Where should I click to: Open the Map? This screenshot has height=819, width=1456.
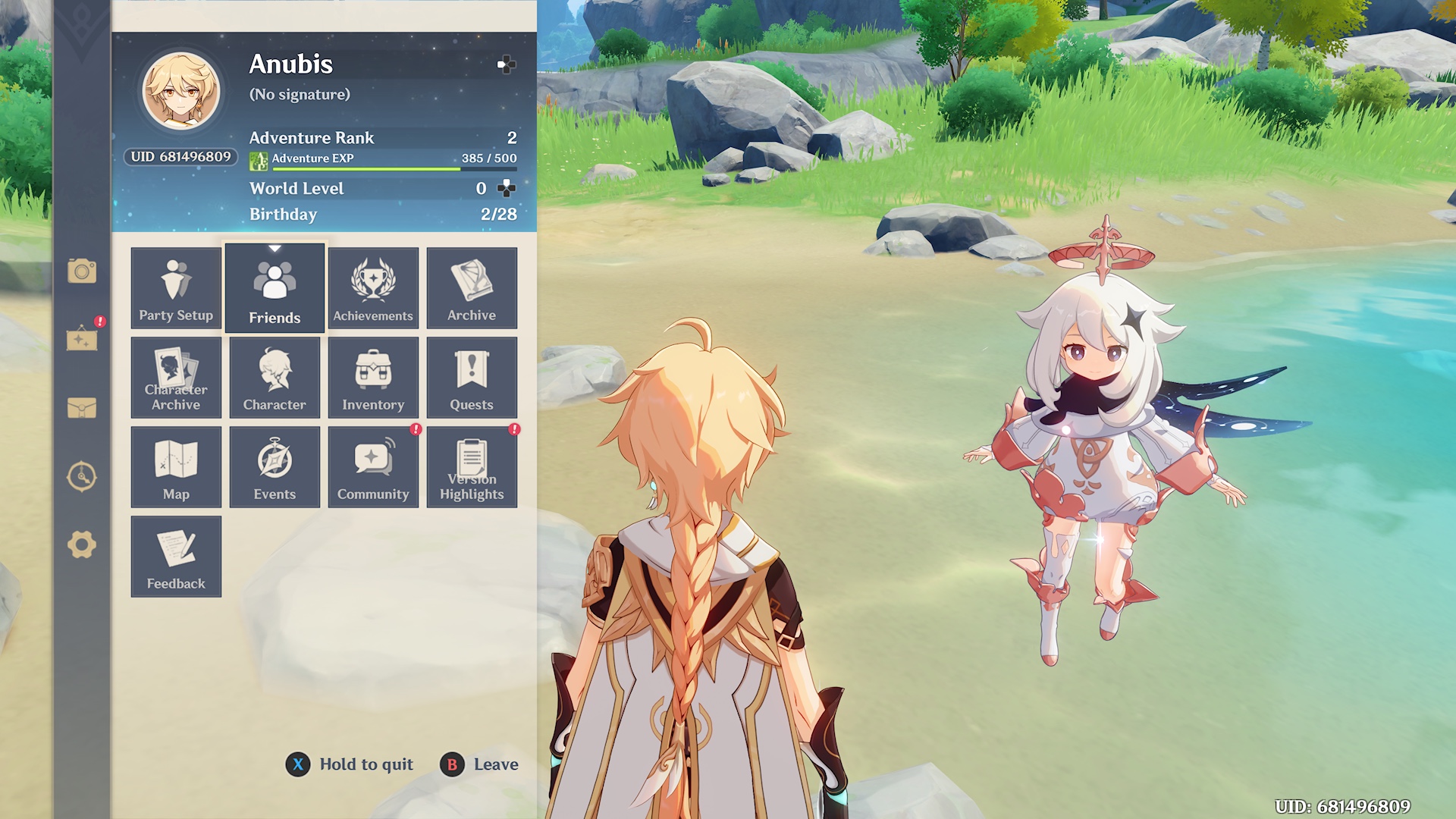coord(176,467)
